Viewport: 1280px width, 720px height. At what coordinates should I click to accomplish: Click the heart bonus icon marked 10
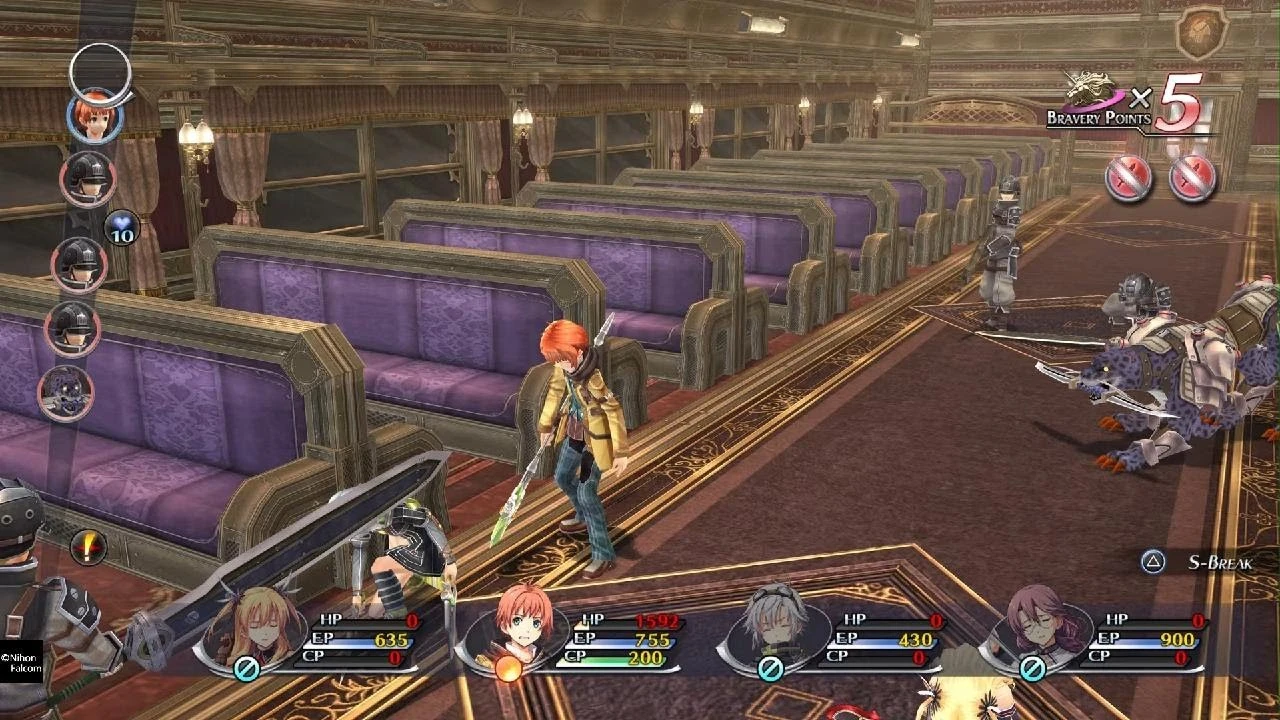[x=122, y=228]
